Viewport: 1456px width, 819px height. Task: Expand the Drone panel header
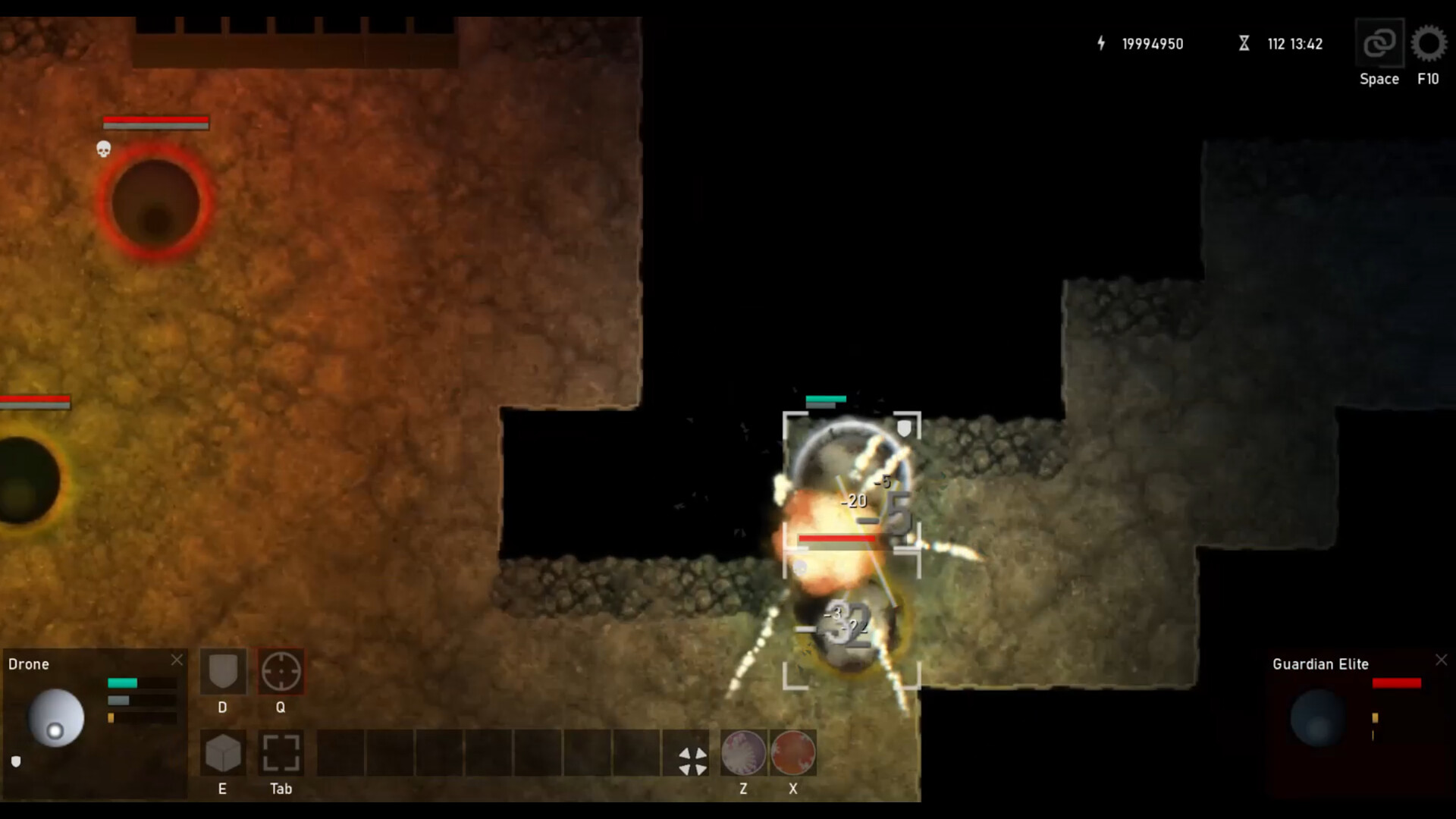tap(30, 664)
